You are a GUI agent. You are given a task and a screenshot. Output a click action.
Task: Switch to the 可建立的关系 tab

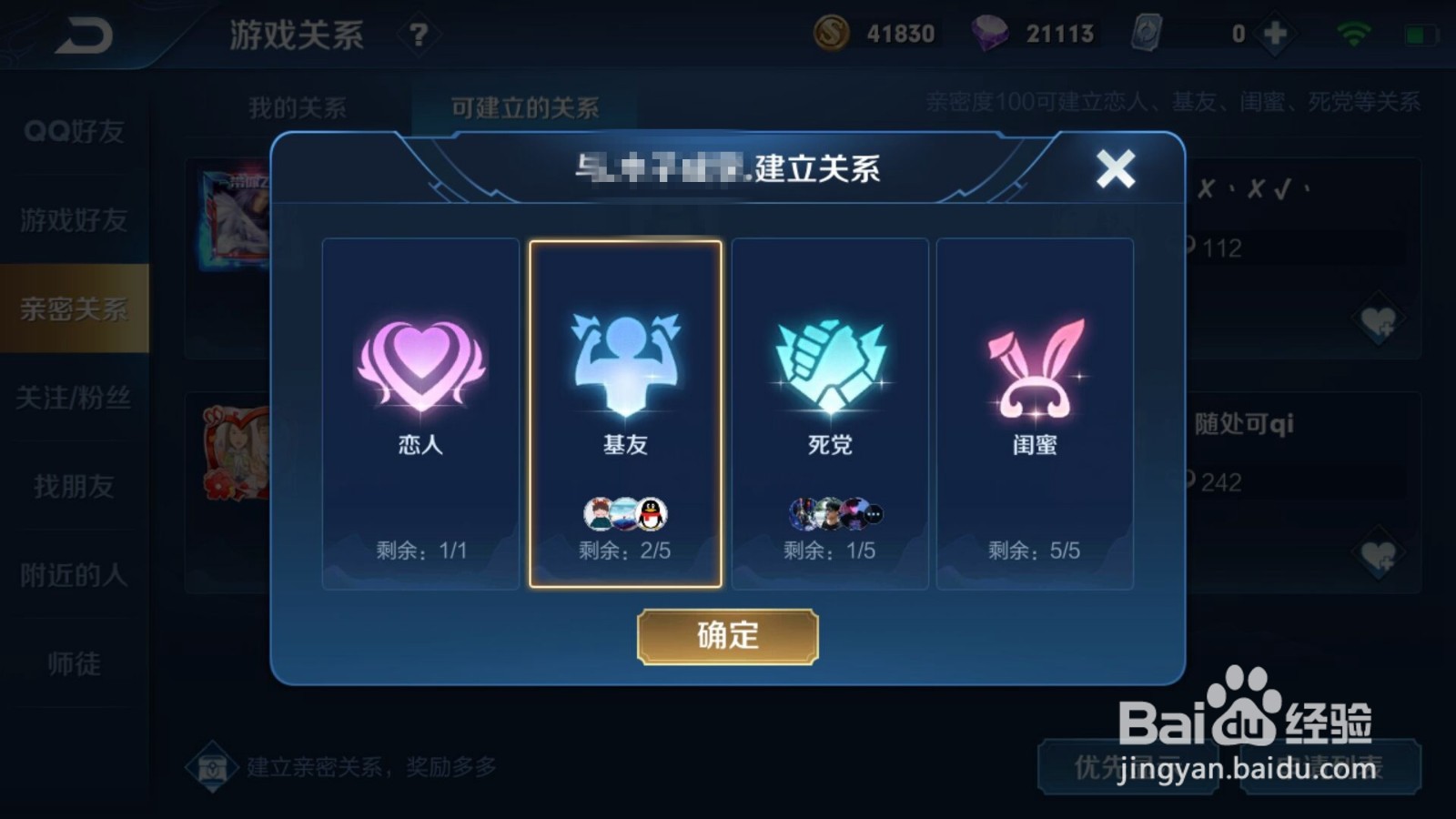coord(522,106)
